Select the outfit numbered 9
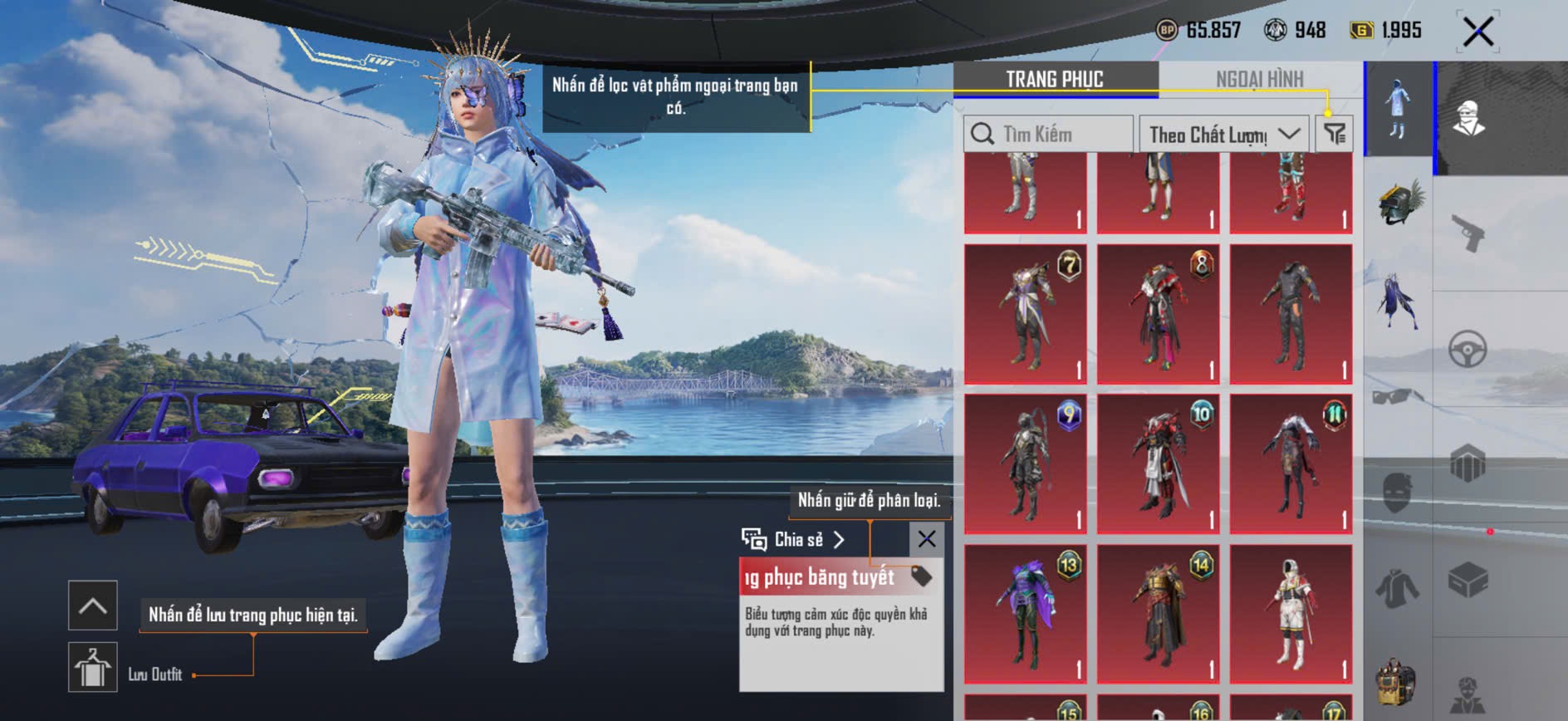Screen dimensions: 1568x721 click(1026, 463)
